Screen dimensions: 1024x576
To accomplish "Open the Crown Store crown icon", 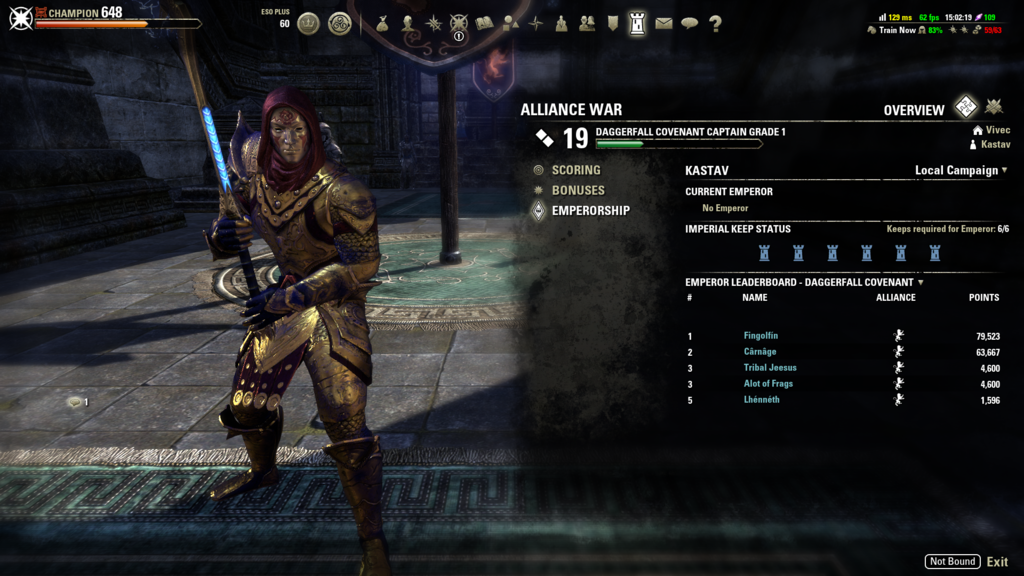I will click(x=309, y=24).
